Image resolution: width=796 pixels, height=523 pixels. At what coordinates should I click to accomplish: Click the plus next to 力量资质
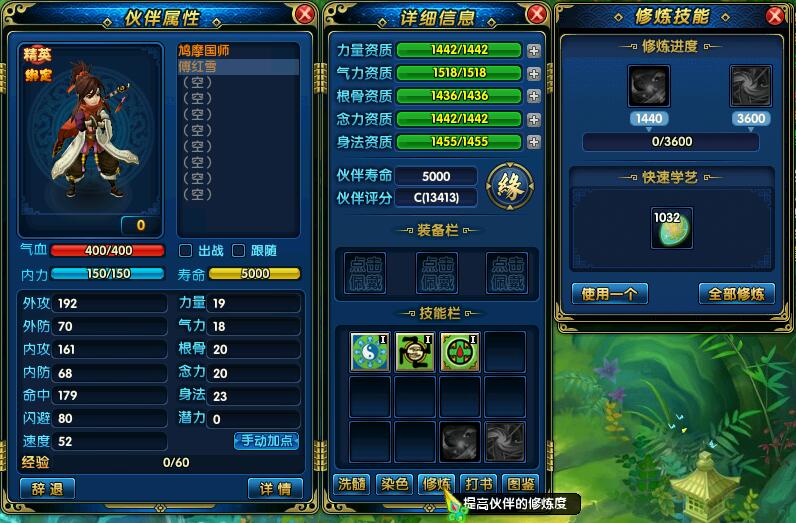tap(534, 51)
